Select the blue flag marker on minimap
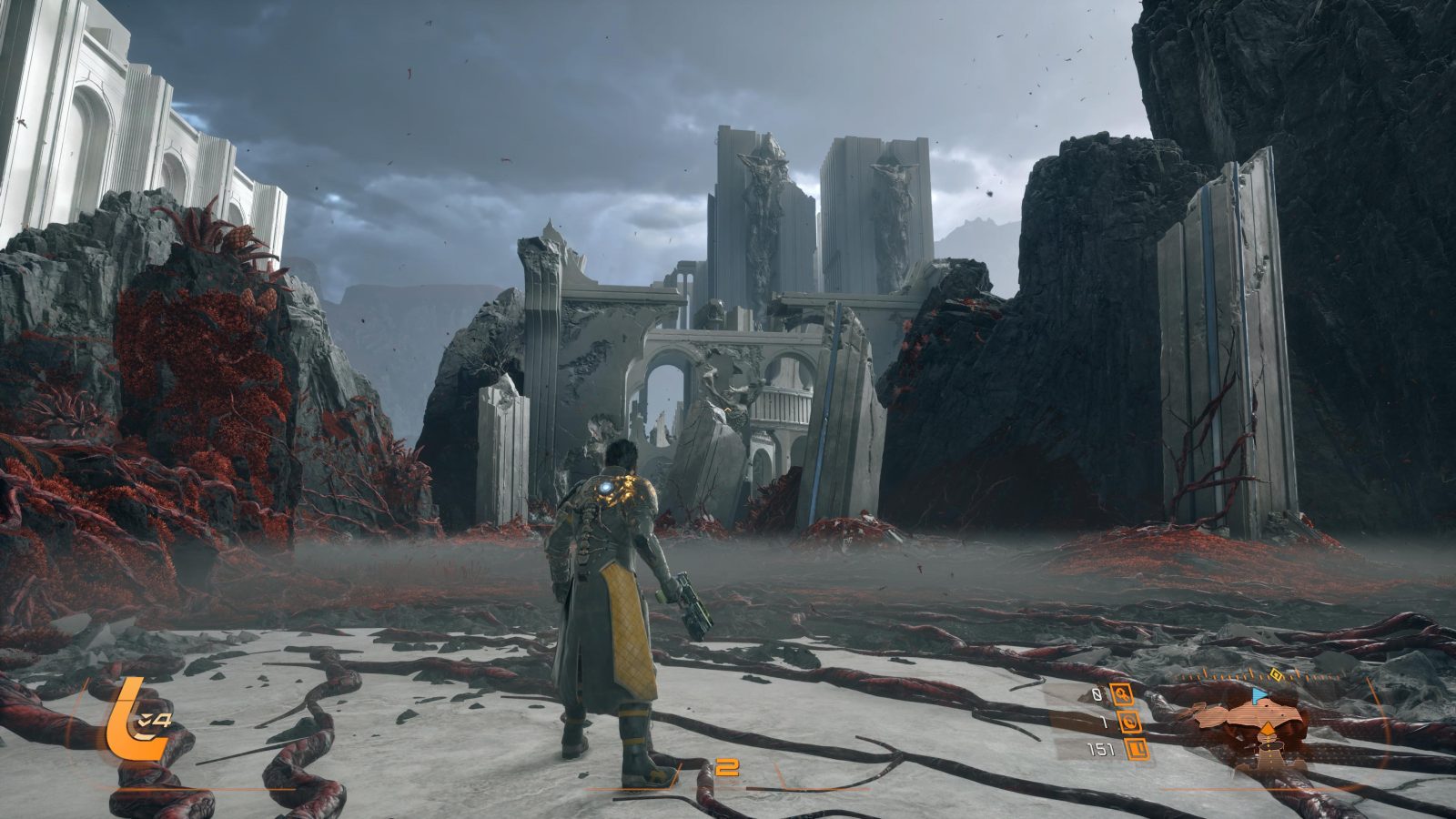Screen dimensions: 1456x819 click(x=1260, y=695)
